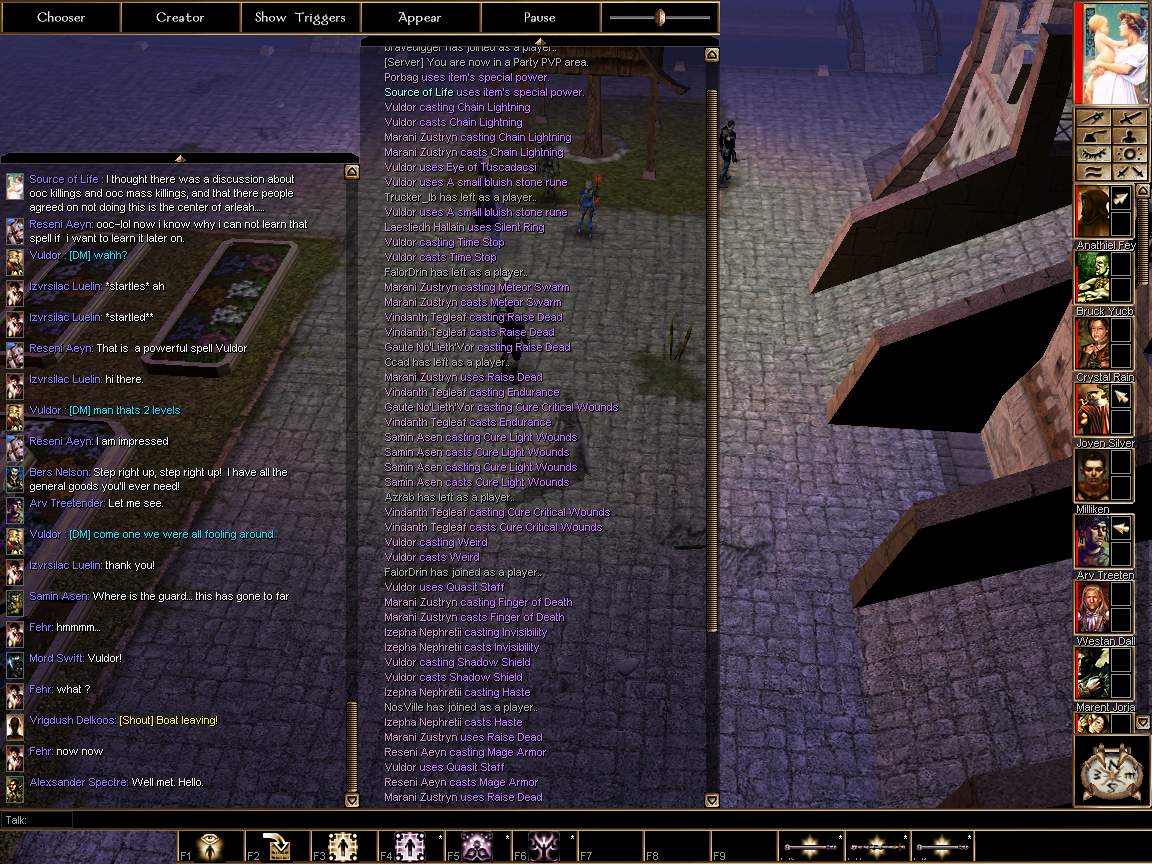Viewport: 1152px width, 864px height.
Task: Choose Crystal Rain's portrait
Action: 1092,344
